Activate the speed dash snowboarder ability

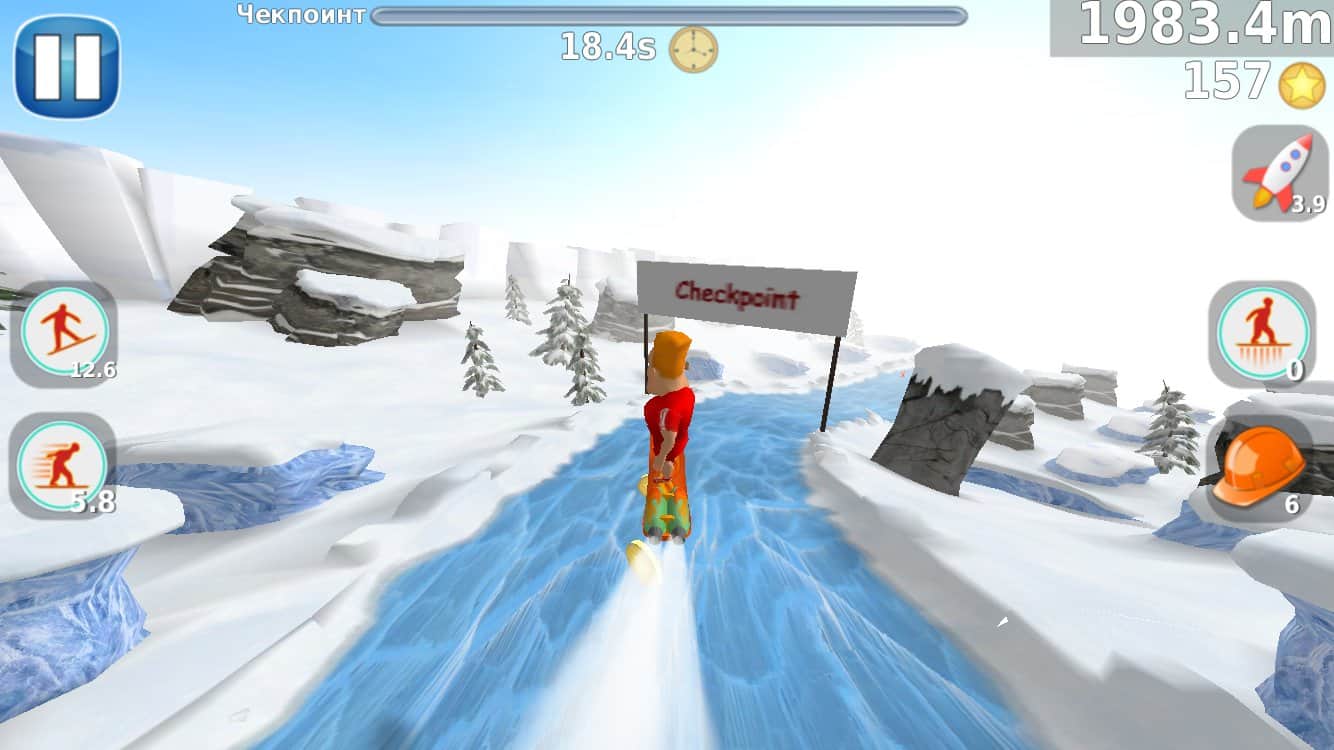point(63,465)
